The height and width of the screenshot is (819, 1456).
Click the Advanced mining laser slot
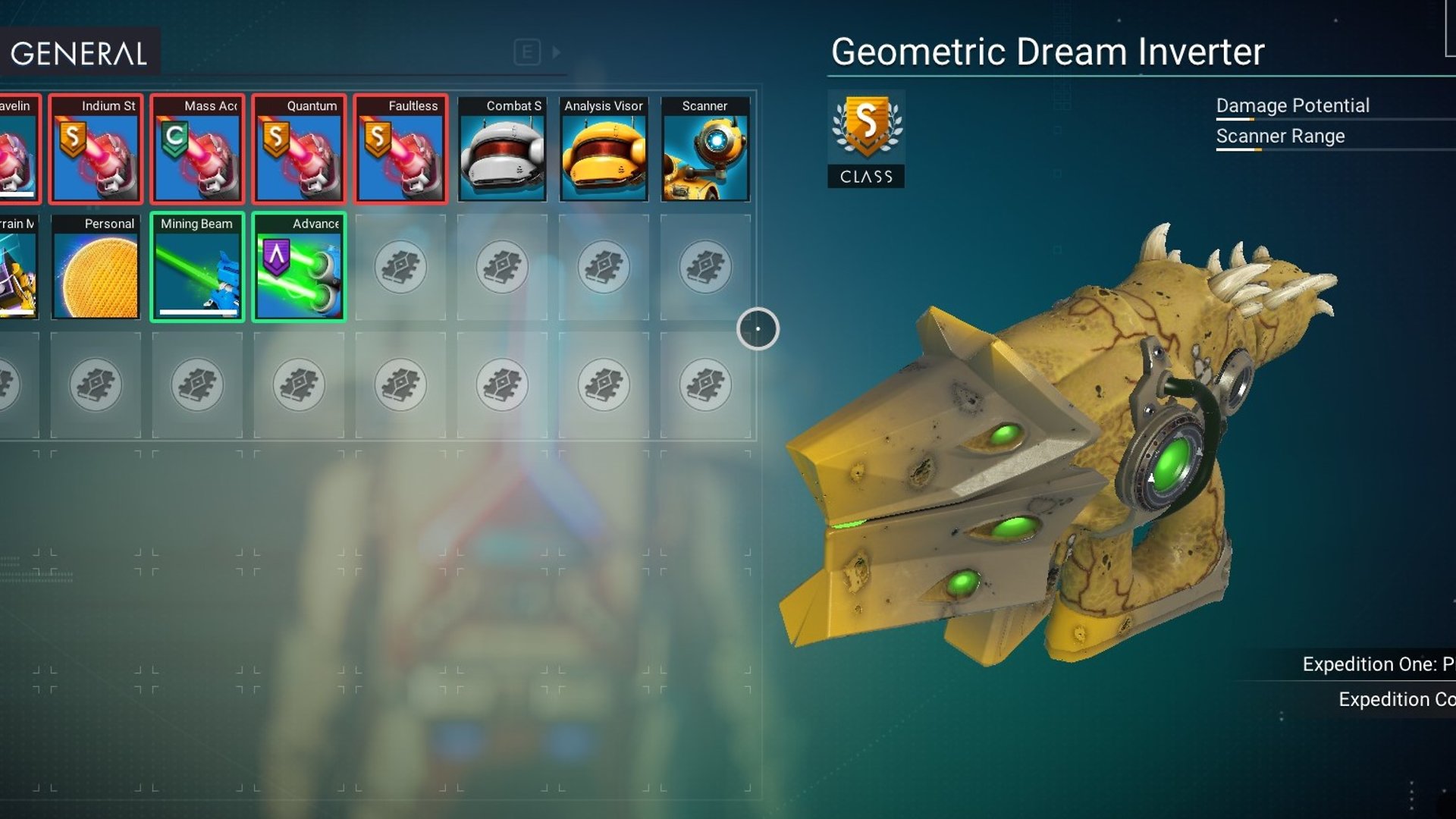click(299, 268)
